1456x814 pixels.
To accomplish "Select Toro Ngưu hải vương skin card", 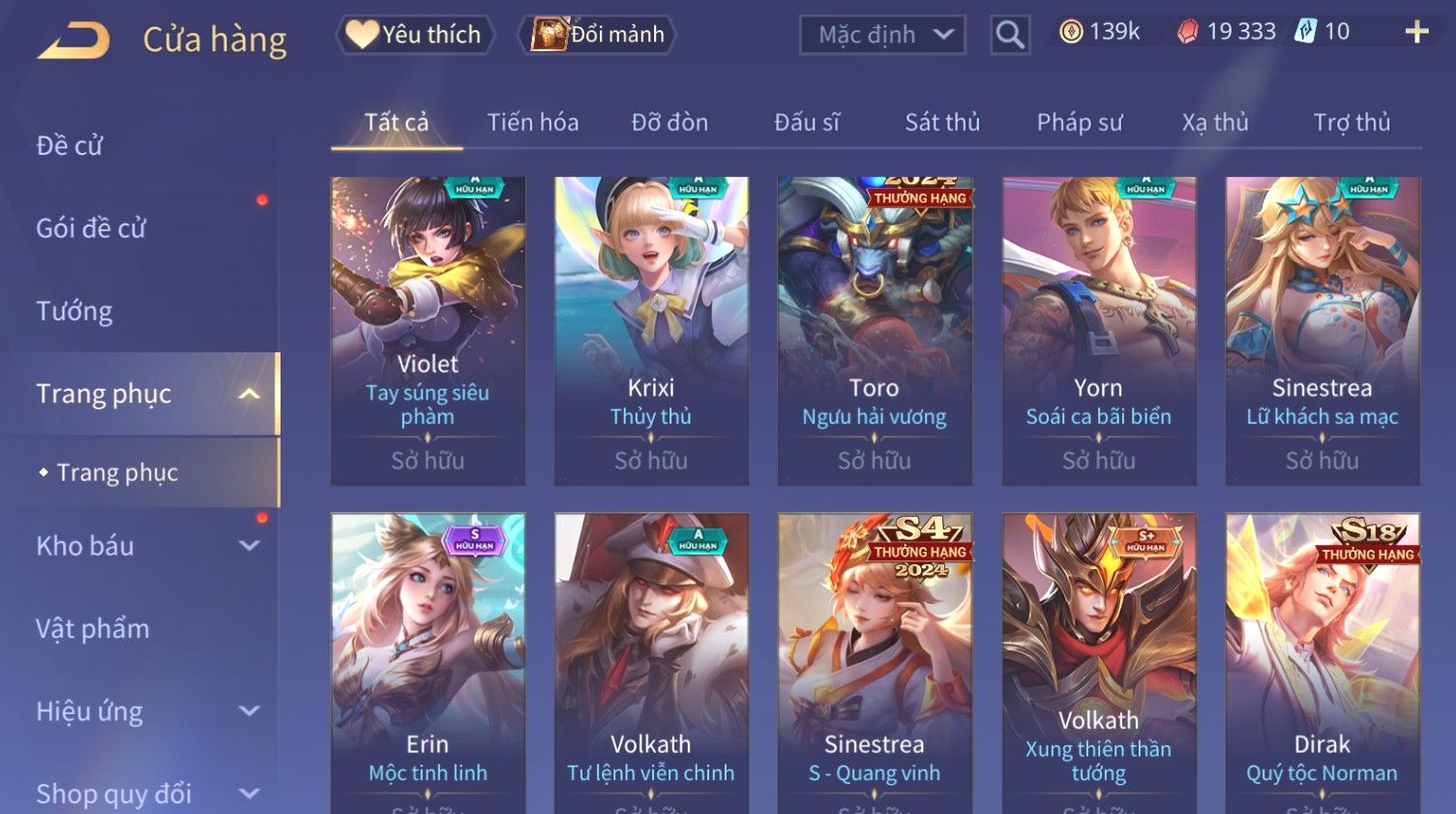I will pos(874,329).
